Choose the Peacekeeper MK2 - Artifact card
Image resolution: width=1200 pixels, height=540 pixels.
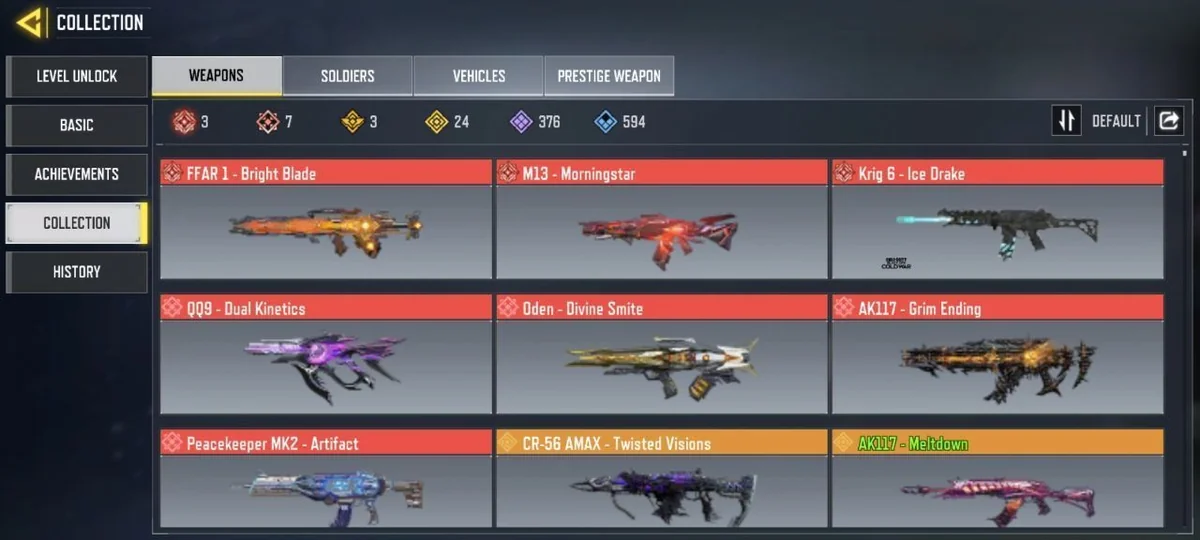[326, 480]
